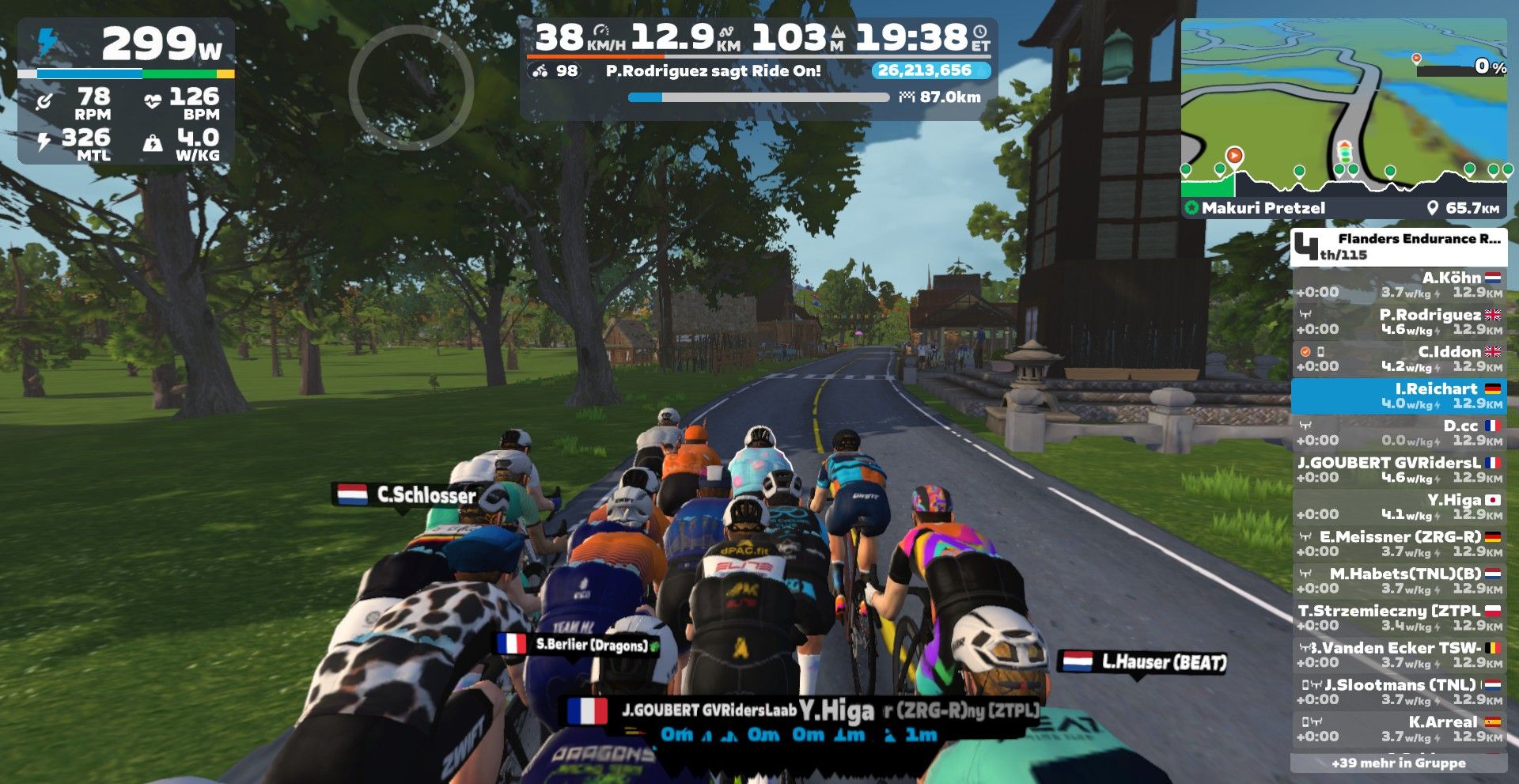
Task: Click T.Strzemieczny's rider row
Action: pyautogui.click(x=1399, y=618)
